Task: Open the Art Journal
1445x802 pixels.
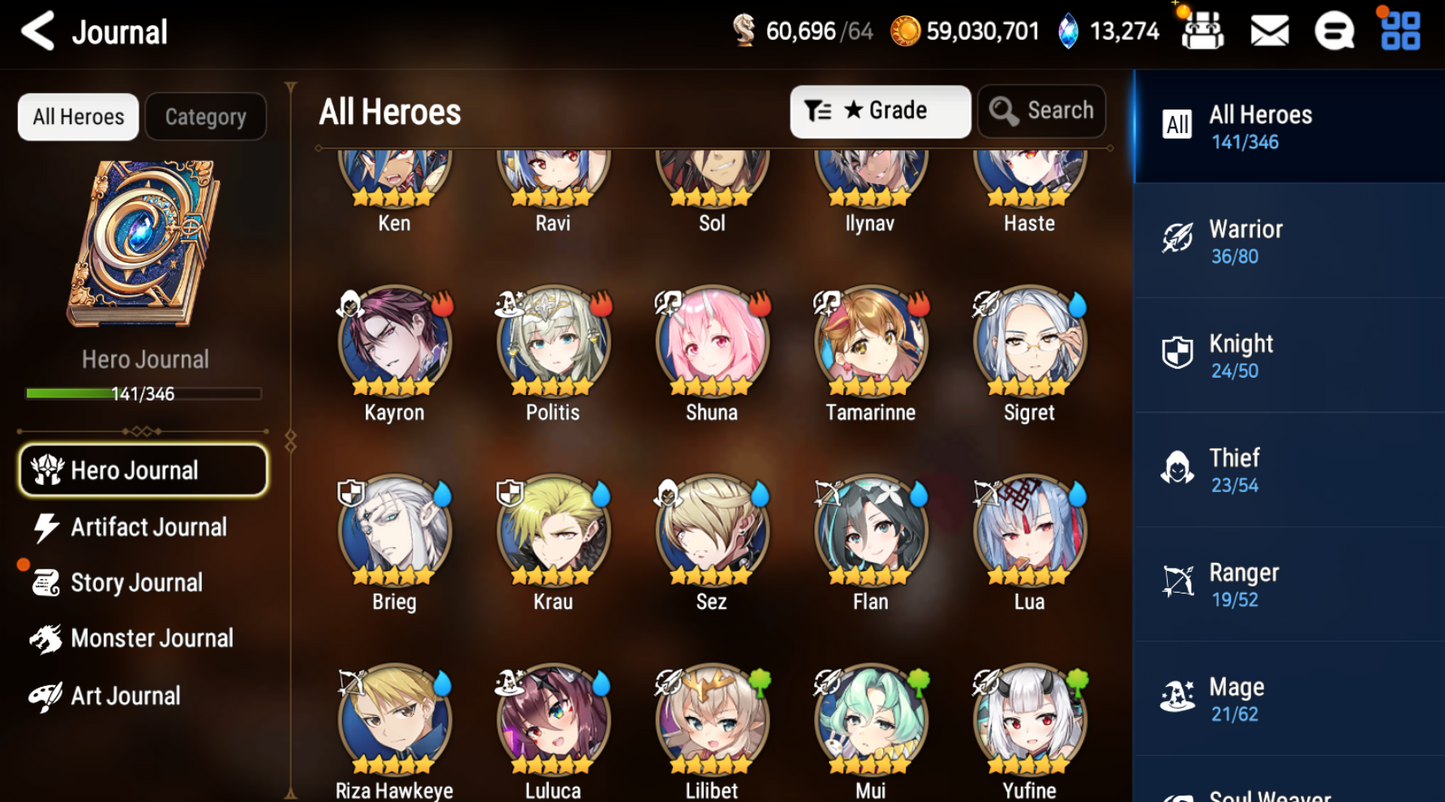Action: pos(124,696)
